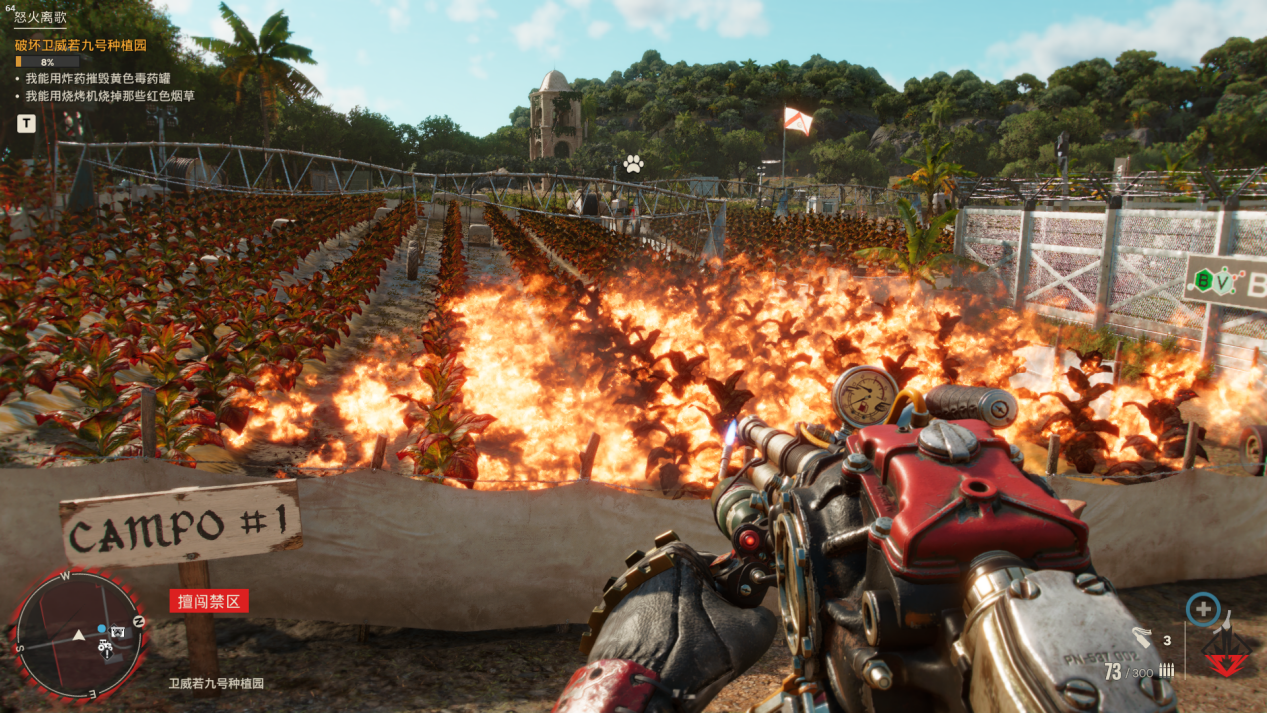This screenshot has width=1267, height=713.
Task: Activate the blue healing plus icon
Action: pos(1203,609)
